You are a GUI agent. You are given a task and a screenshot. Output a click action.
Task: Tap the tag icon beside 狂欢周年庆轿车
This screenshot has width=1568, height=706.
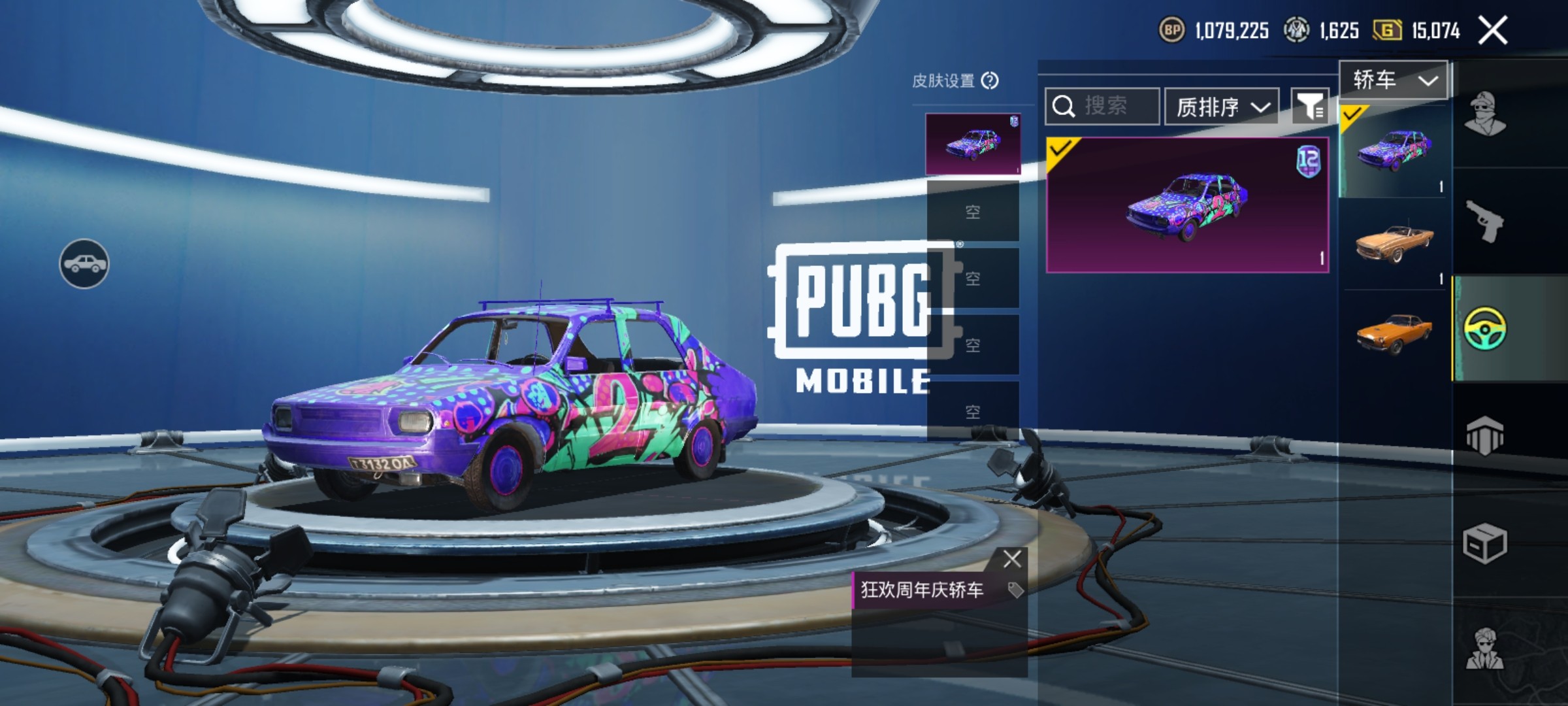(1015, 590)
